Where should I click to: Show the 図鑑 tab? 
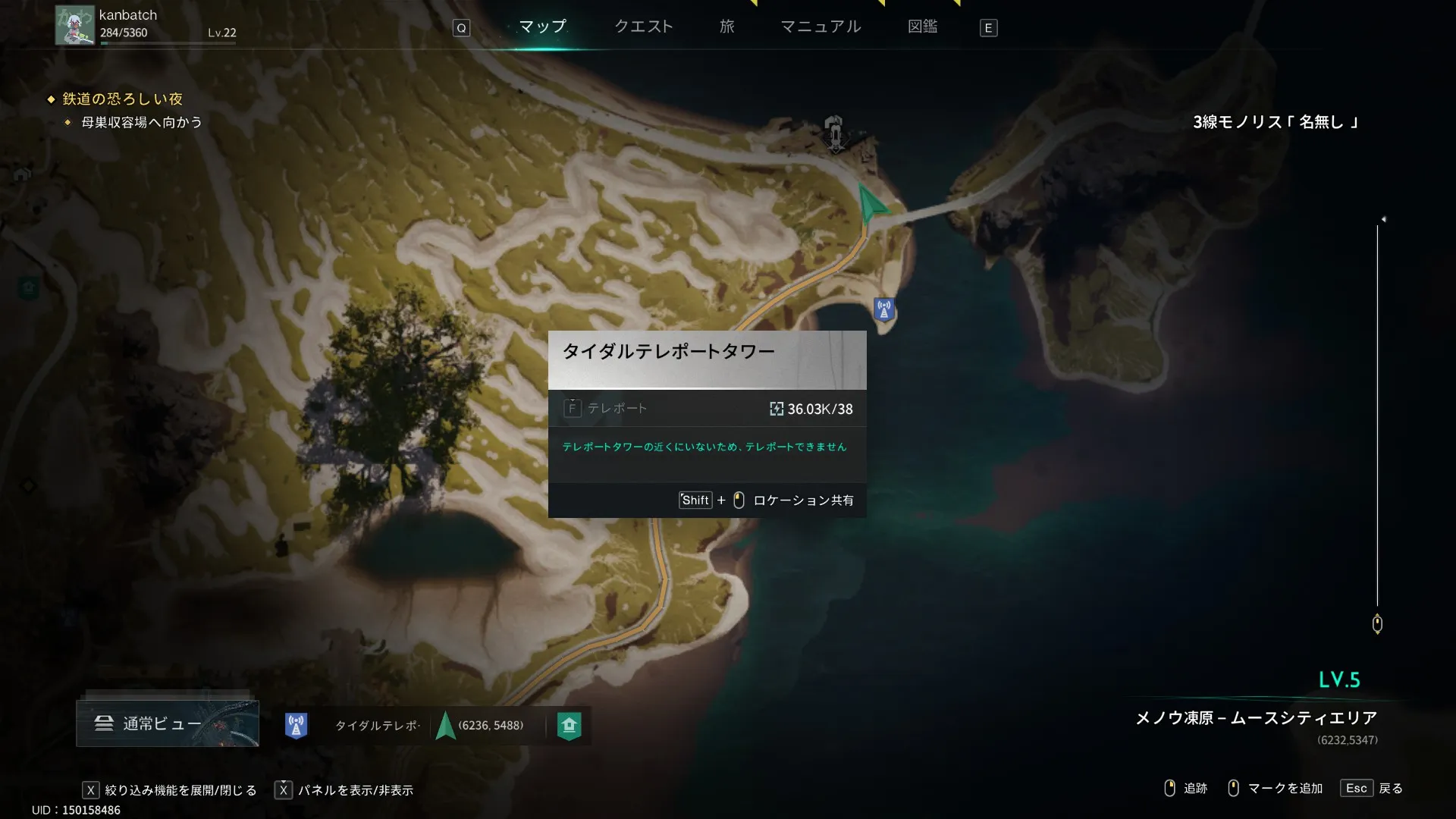[922, 27]
